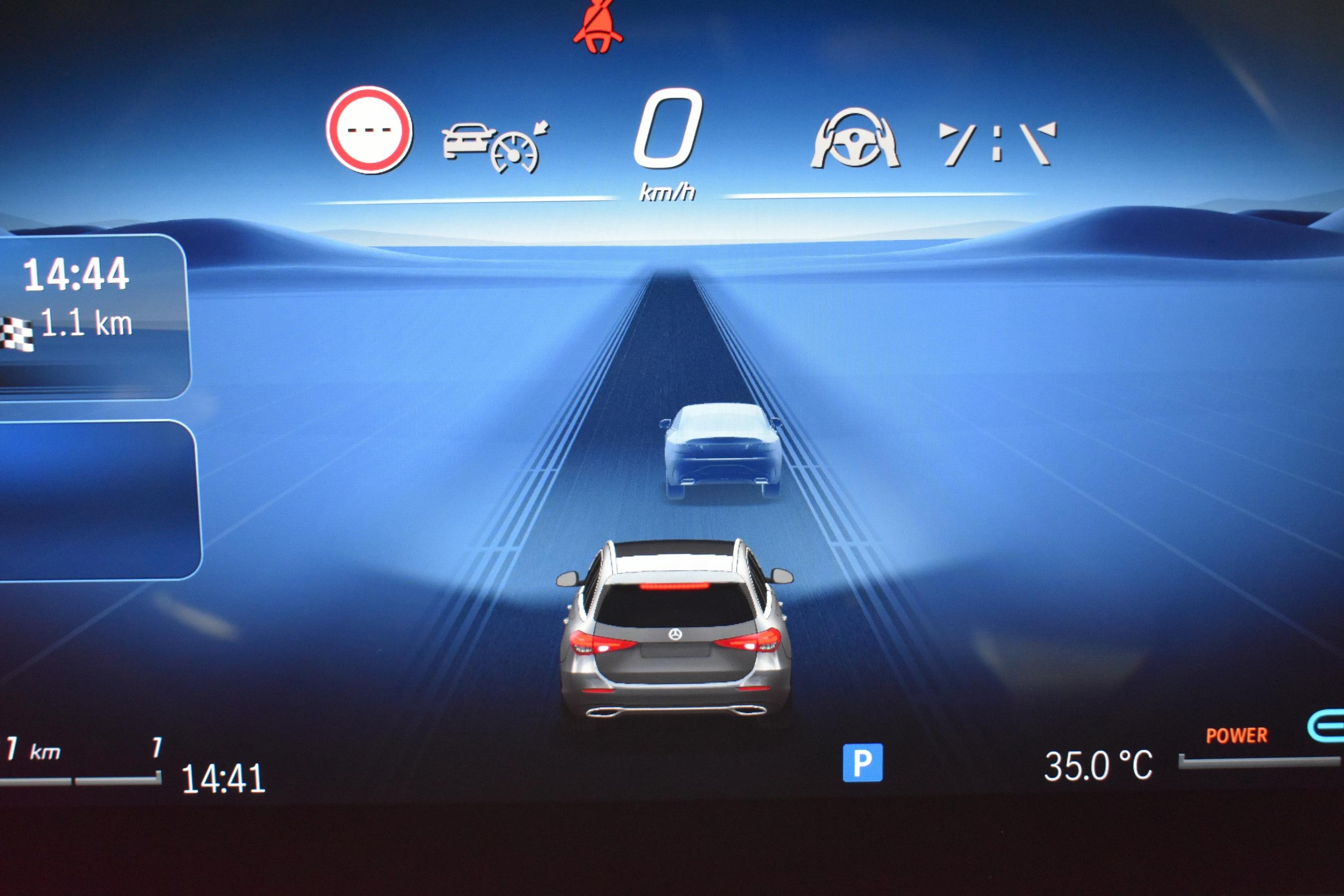Screen dimensions: 1344x896
Task: Click the blue P park indicator
Action: tap(862, 762)
